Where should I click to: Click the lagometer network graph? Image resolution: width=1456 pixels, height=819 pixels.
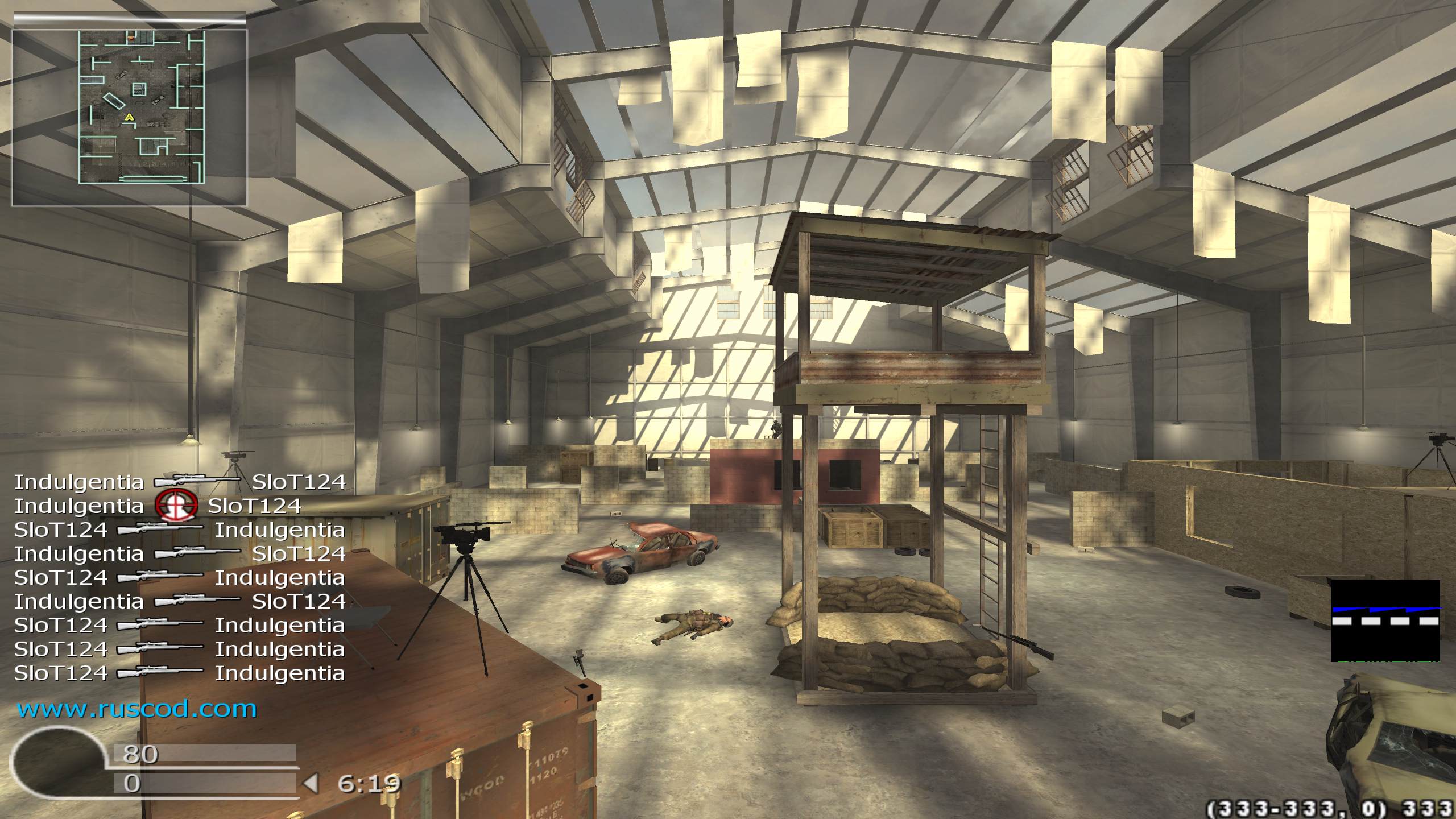pos(1385,621)
